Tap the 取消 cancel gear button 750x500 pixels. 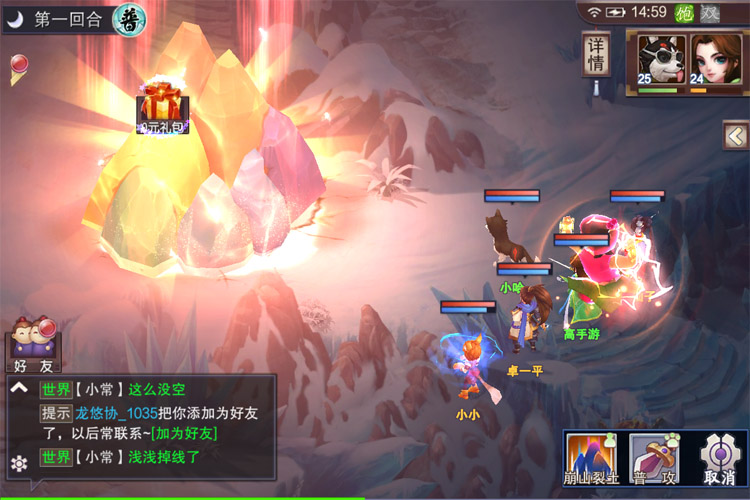point(716,458)
